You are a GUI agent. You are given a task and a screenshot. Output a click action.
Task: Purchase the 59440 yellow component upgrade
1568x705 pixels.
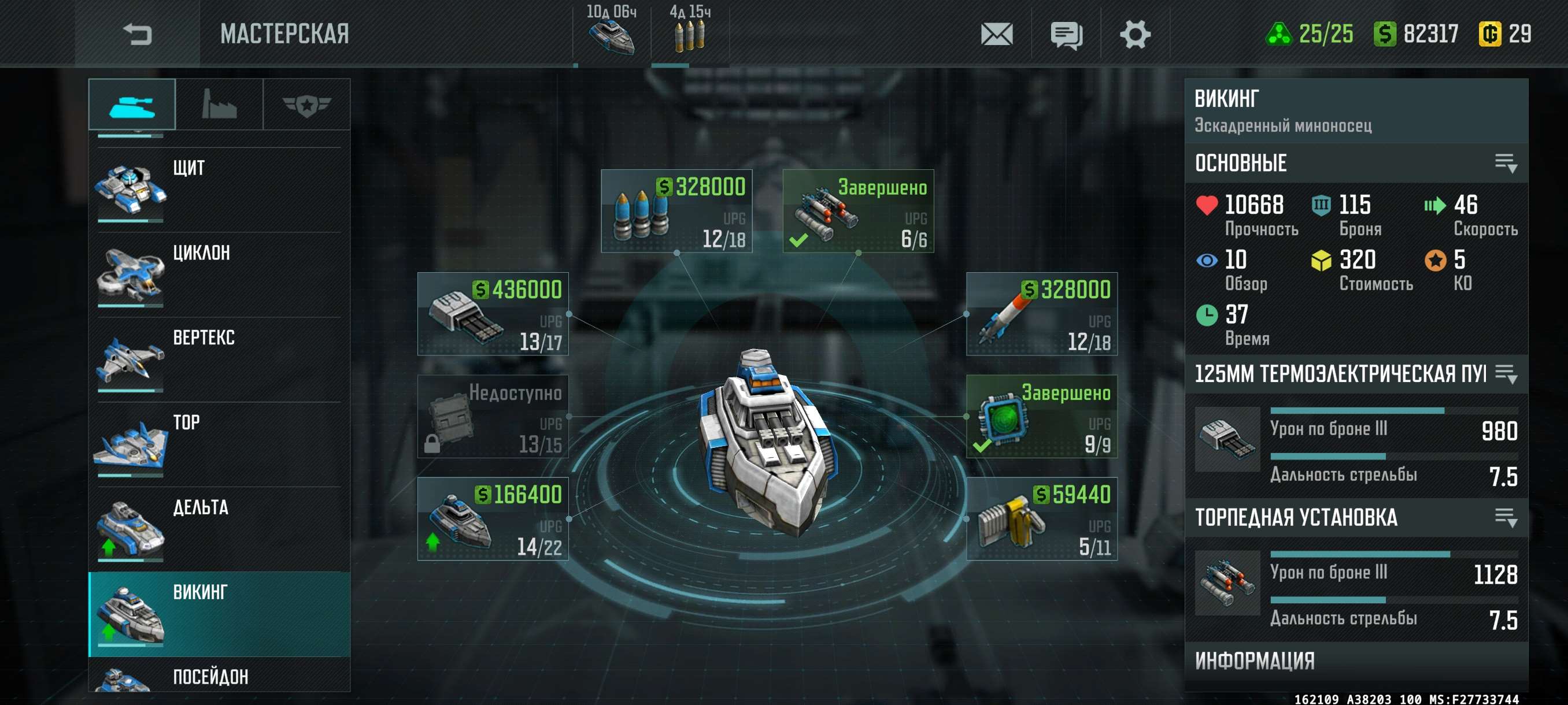coord(1041,519)
